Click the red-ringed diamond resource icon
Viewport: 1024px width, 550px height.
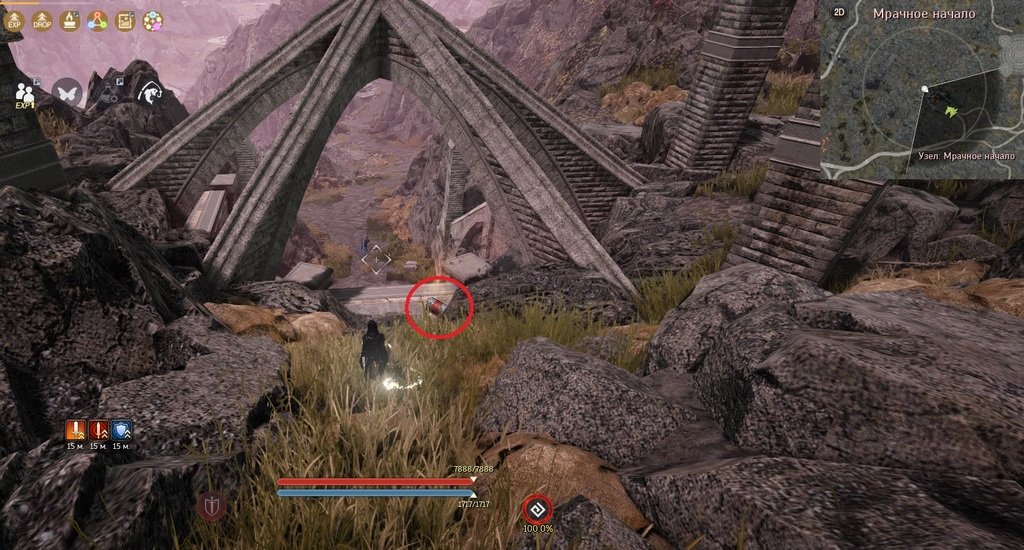pyautogui.click(x=536, y=507)
